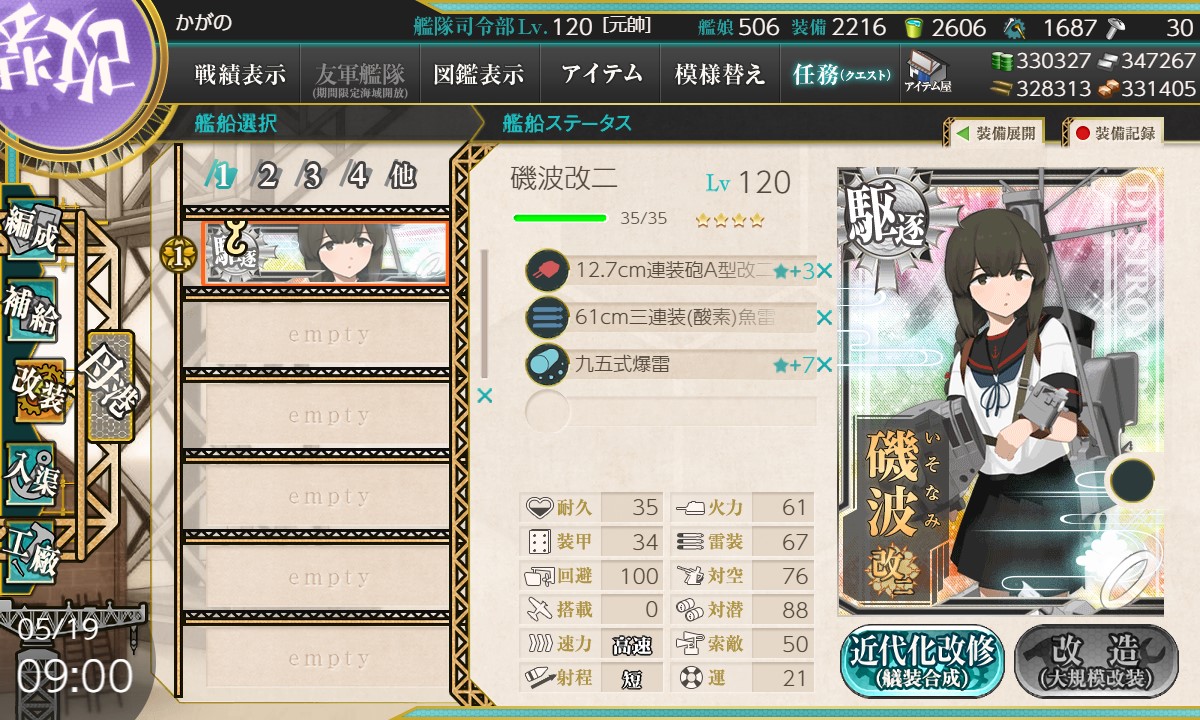Open 装備展開 equipment deploy
Screen dimensions: 1200x720
[x=995, y=132]
